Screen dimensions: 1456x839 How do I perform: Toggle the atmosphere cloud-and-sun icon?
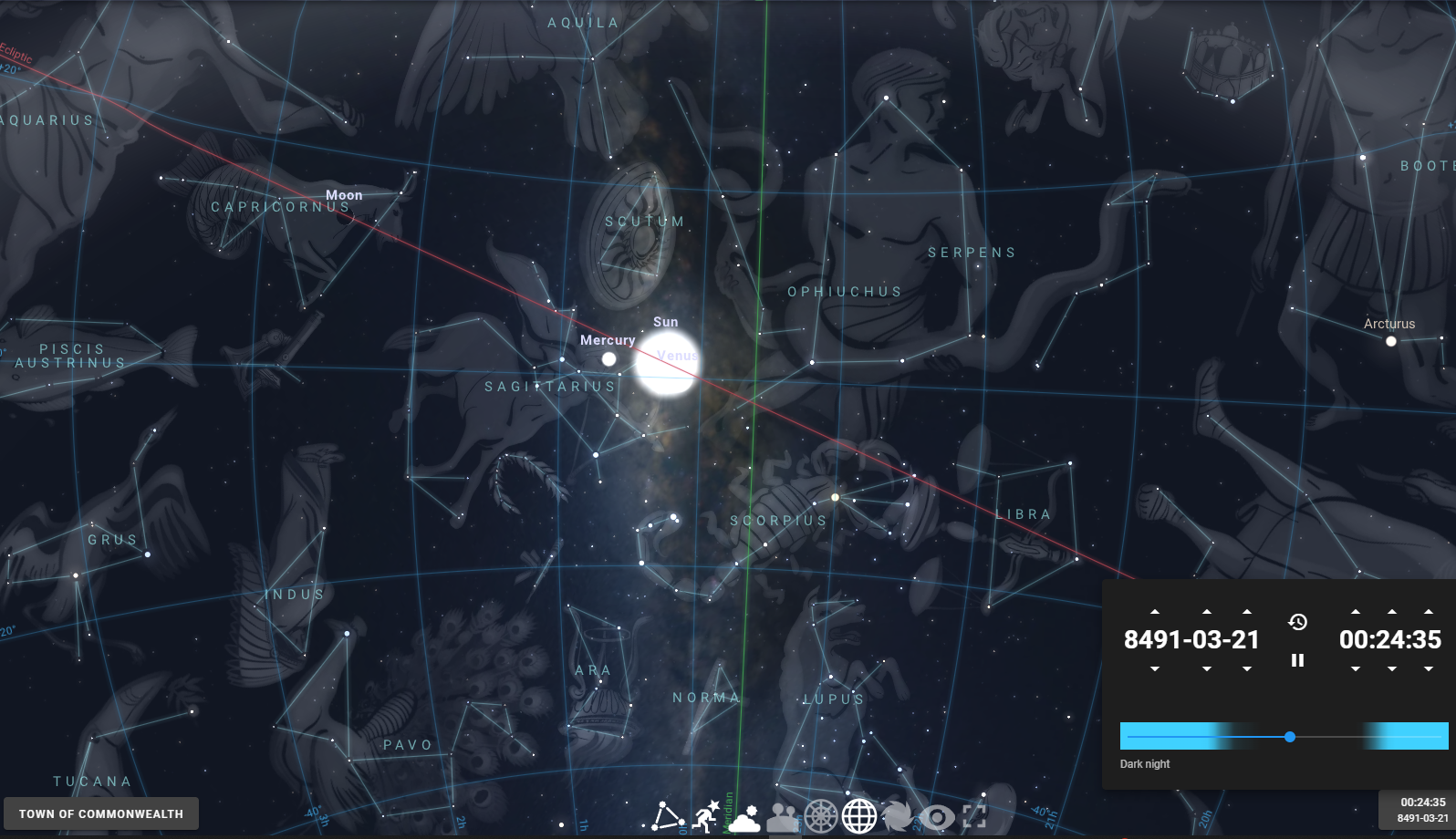click(x=744, y=817)
